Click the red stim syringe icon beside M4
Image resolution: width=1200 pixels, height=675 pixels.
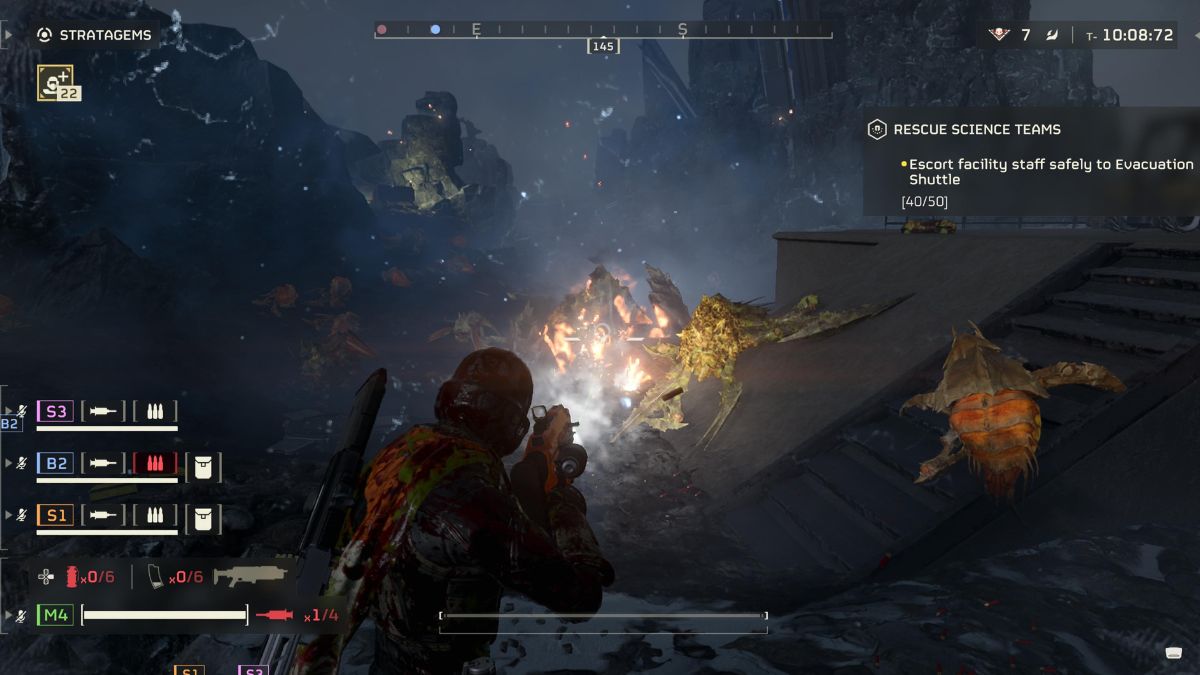pyautogui.click(x=274, y=615)
